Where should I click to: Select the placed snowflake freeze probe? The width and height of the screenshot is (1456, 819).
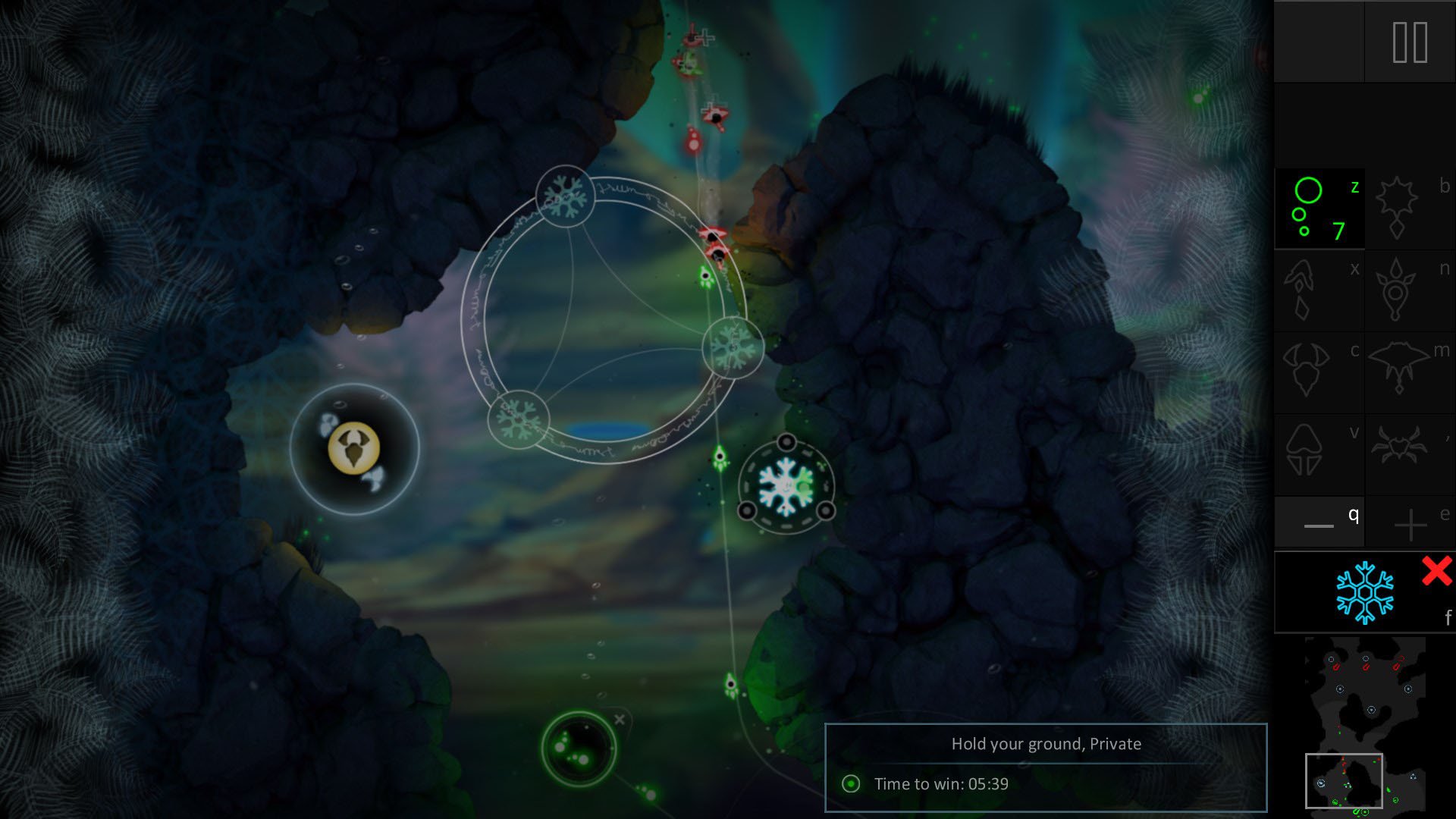pyautogui.click(x=786, y=485)
